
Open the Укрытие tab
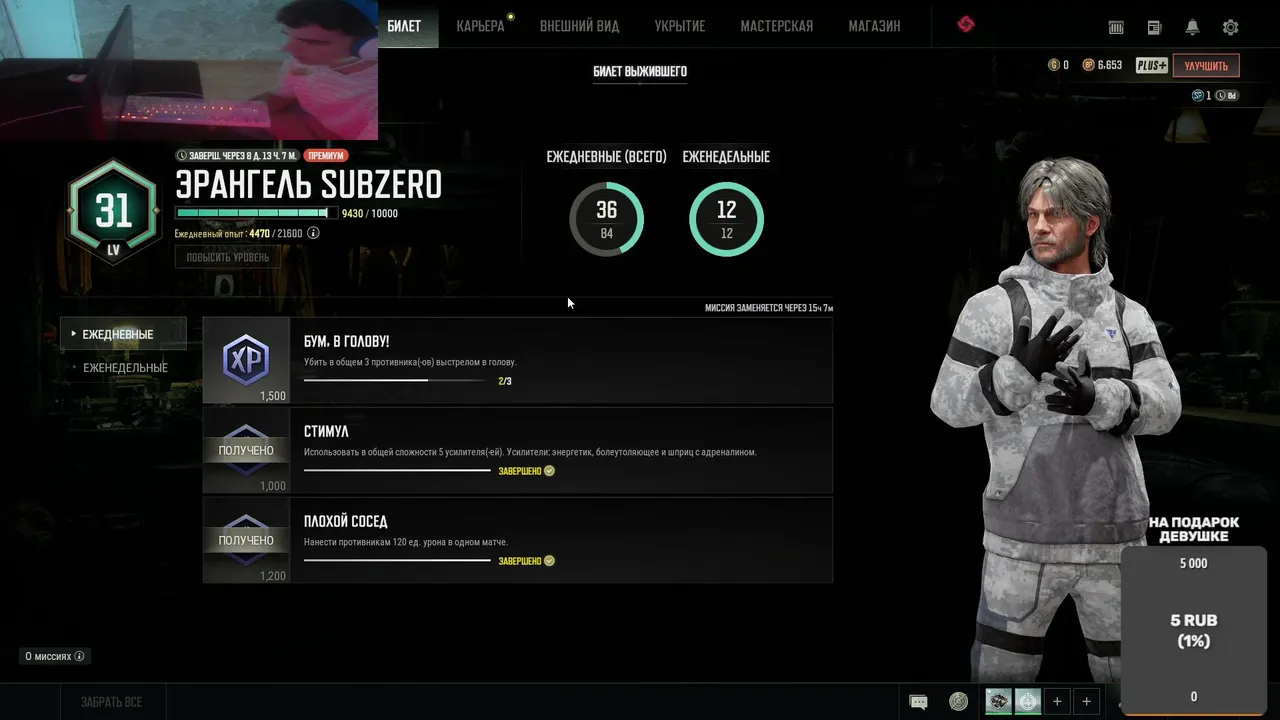click(x=679, y=26)
